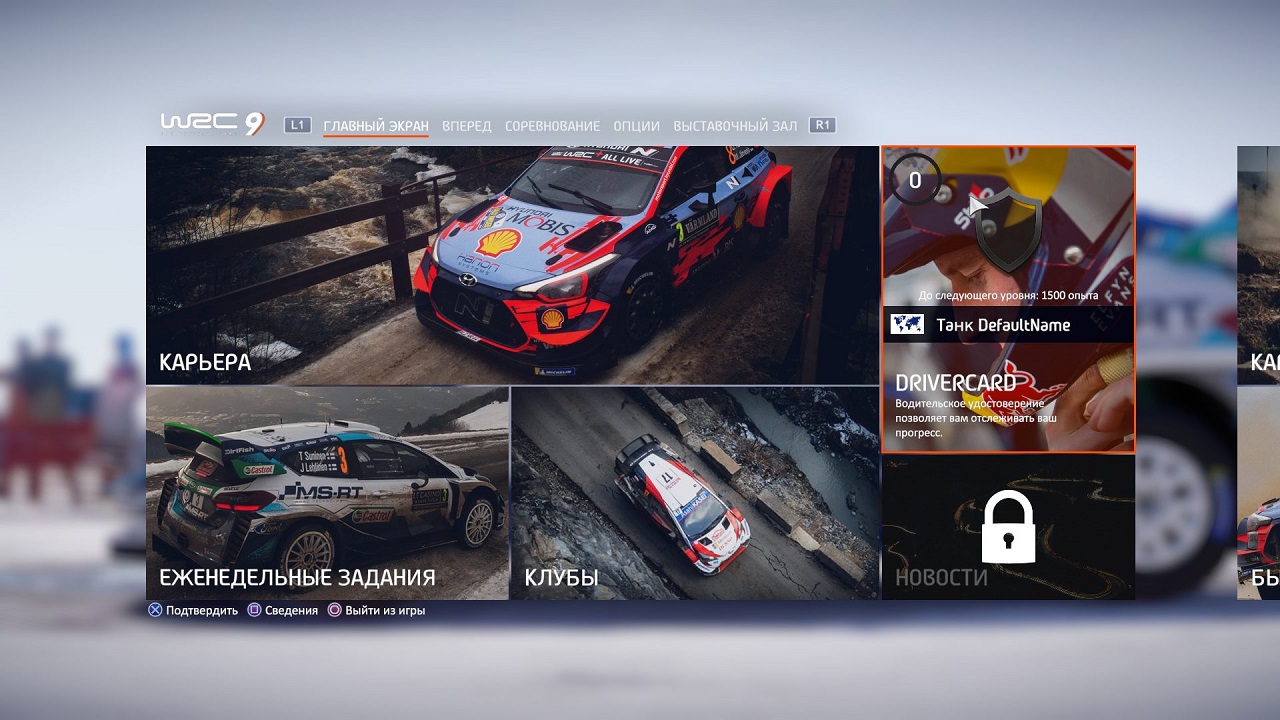Viewport: 1280px width, 720px height.
Task: Open the DriverCard panel
Action: (x=1008, y=300)
